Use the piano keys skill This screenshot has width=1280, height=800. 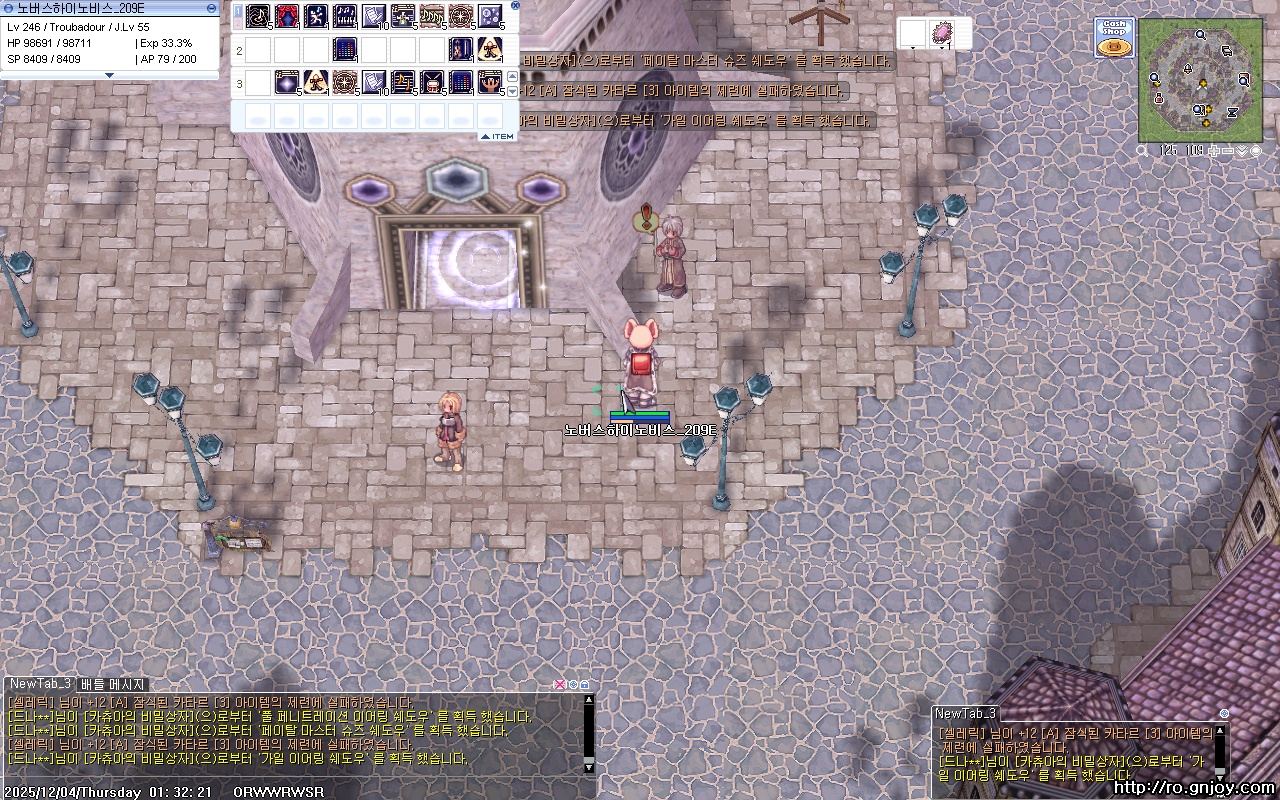(345, 16)
